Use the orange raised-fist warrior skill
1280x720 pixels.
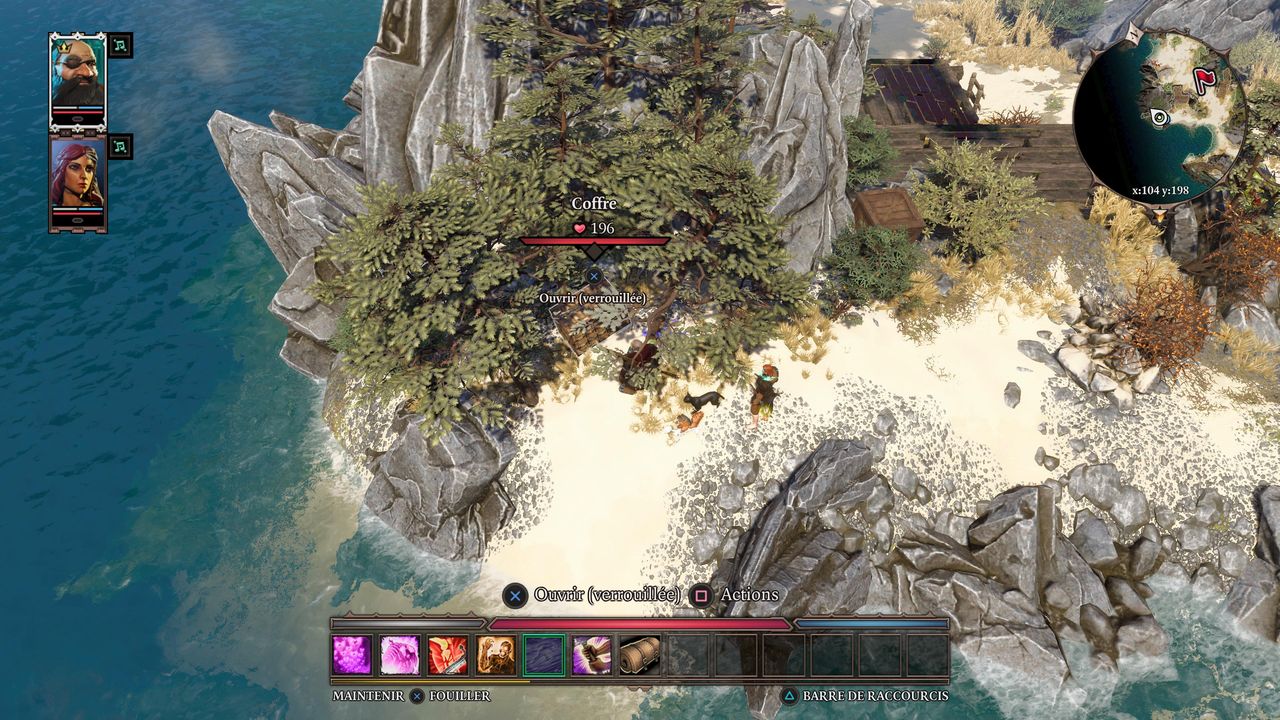pos(496,655)
